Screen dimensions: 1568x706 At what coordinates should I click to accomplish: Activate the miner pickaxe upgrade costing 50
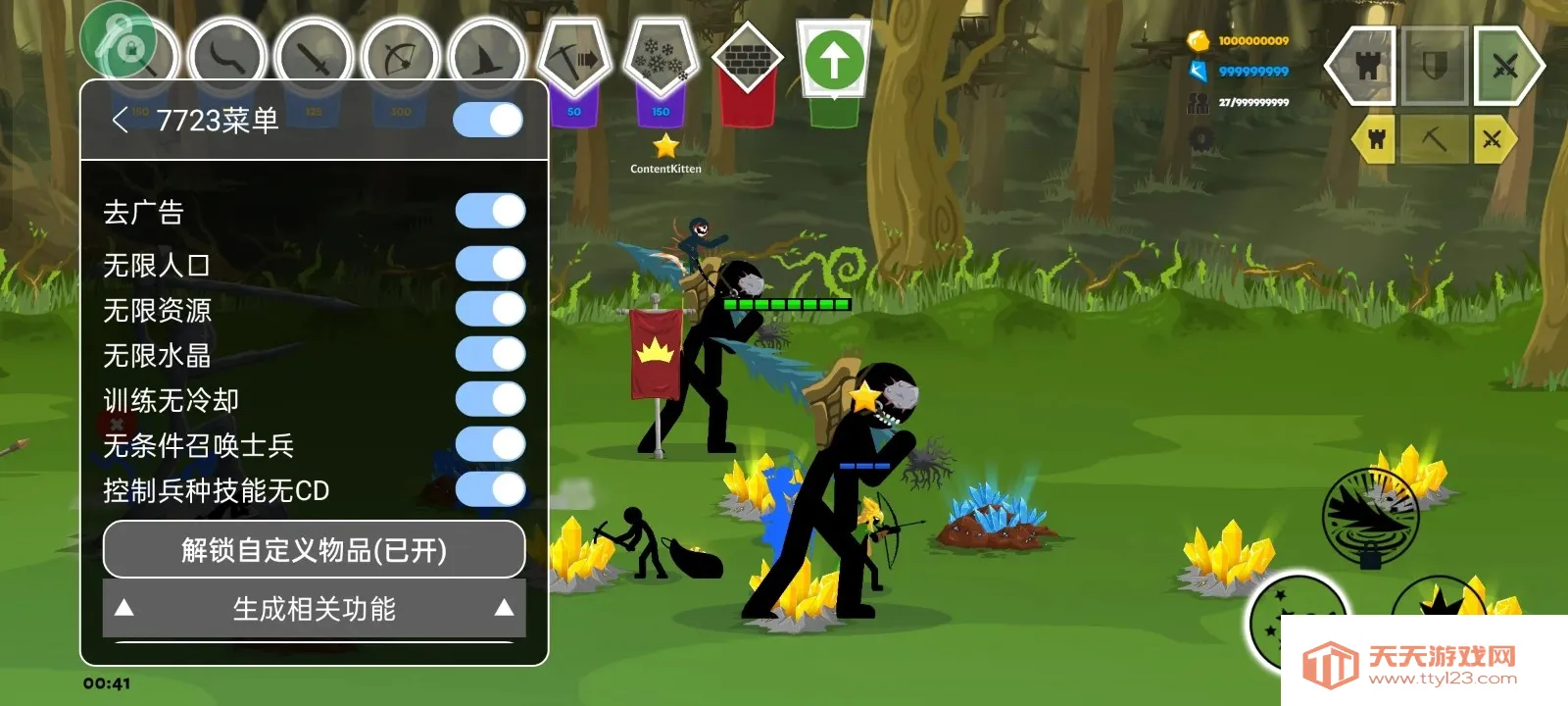click(574, 59)
